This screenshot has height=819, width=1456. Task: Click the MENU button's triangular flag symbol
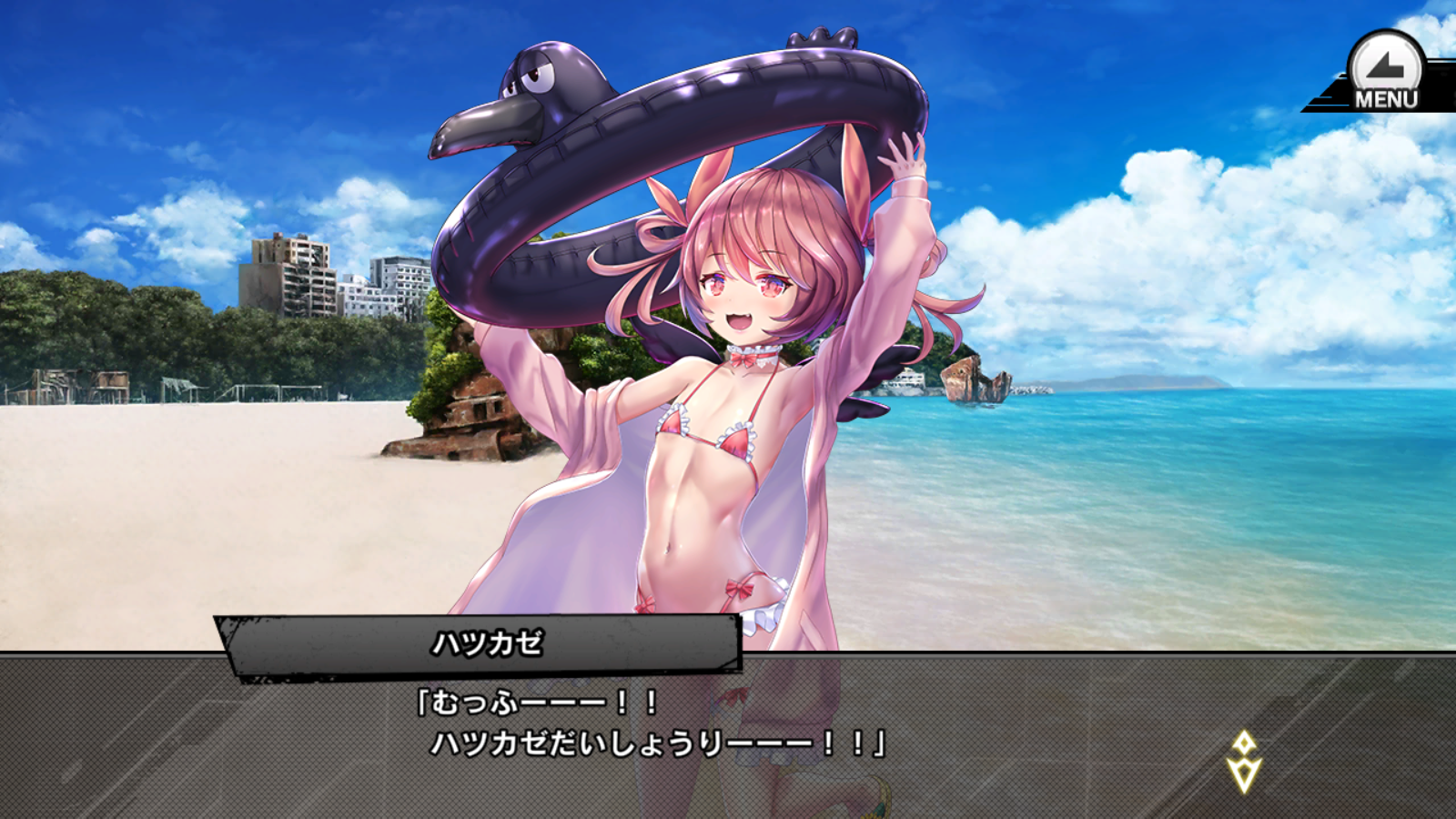tap(1383, 66)
